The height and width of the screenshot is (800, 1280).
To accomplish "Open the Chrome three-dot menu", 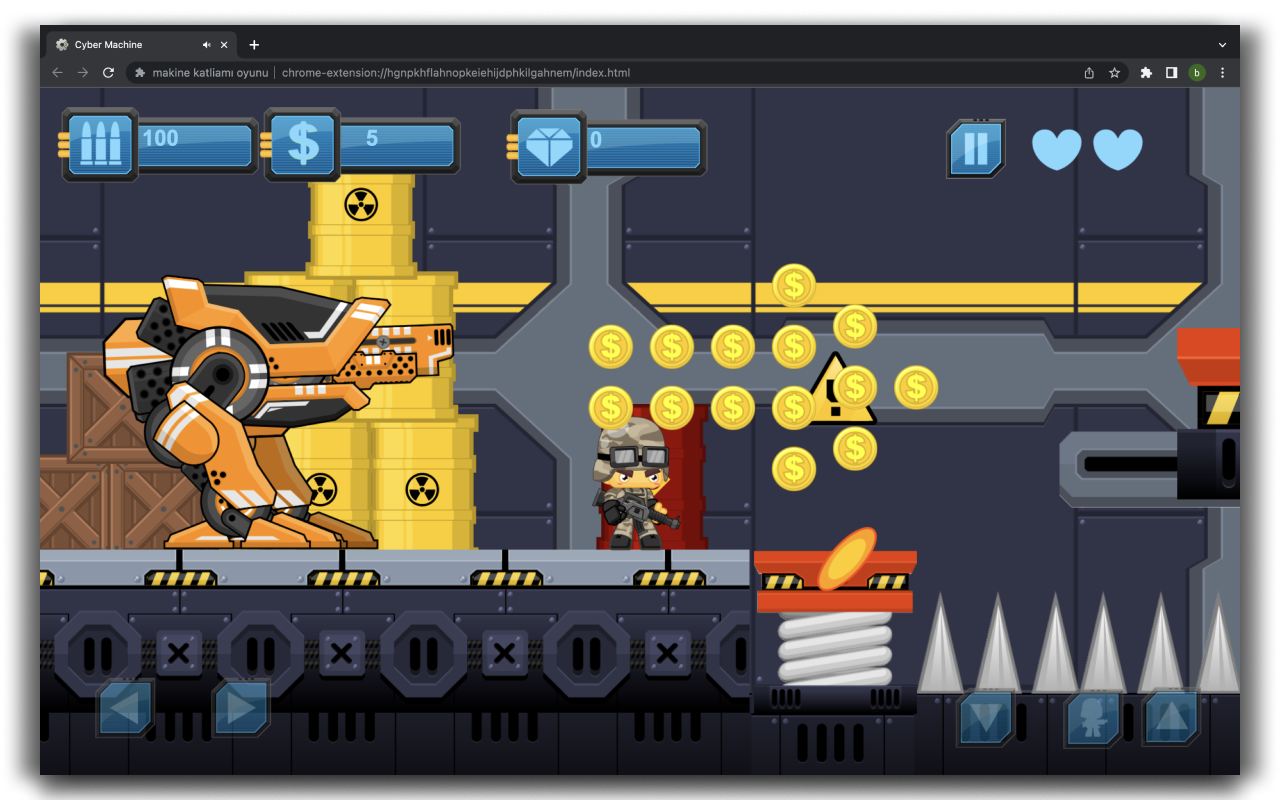I will [1222, 72].
